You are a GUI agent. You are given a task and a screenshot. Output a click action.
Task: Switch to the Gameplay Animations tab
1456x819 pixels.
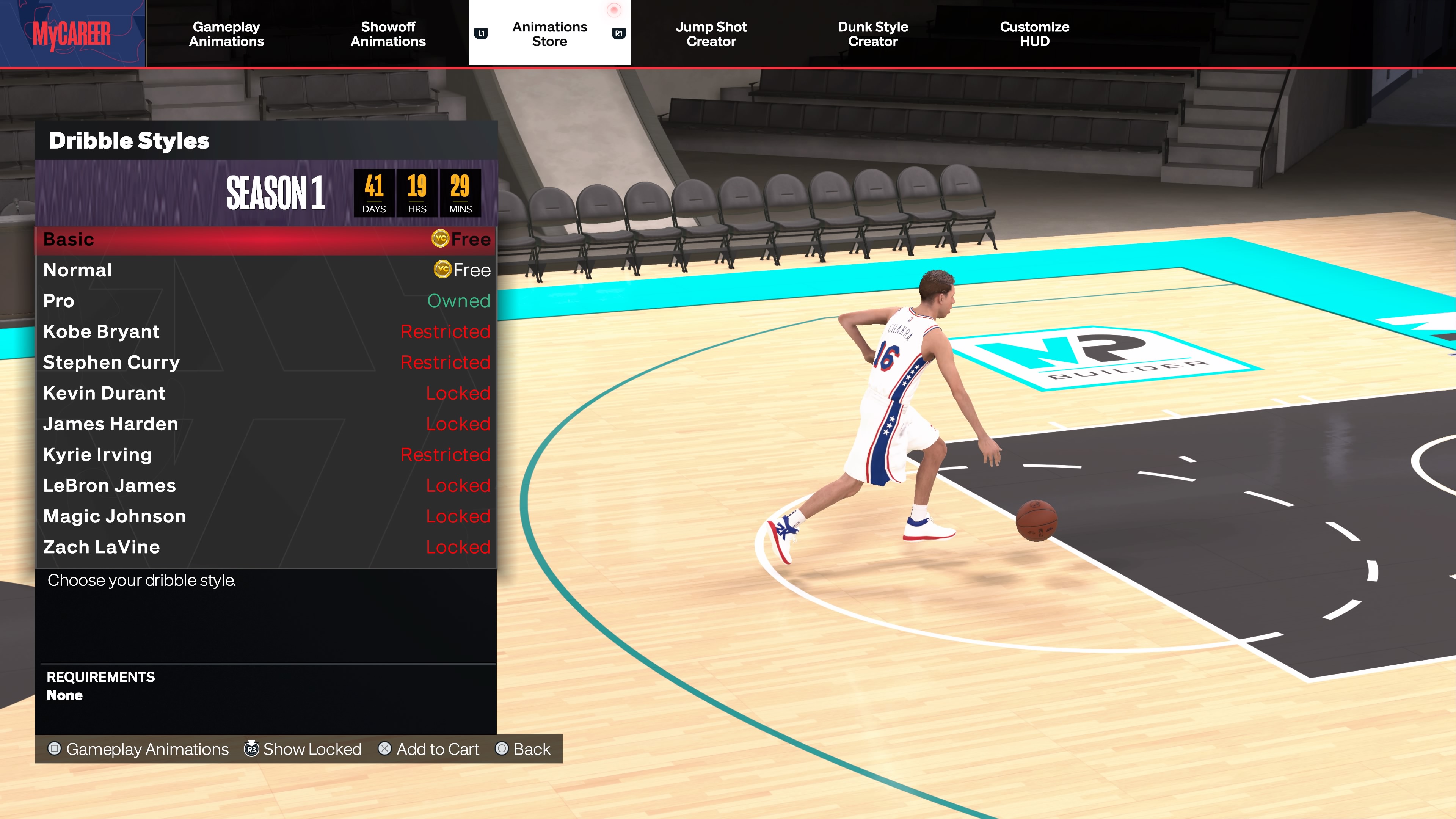226,34
